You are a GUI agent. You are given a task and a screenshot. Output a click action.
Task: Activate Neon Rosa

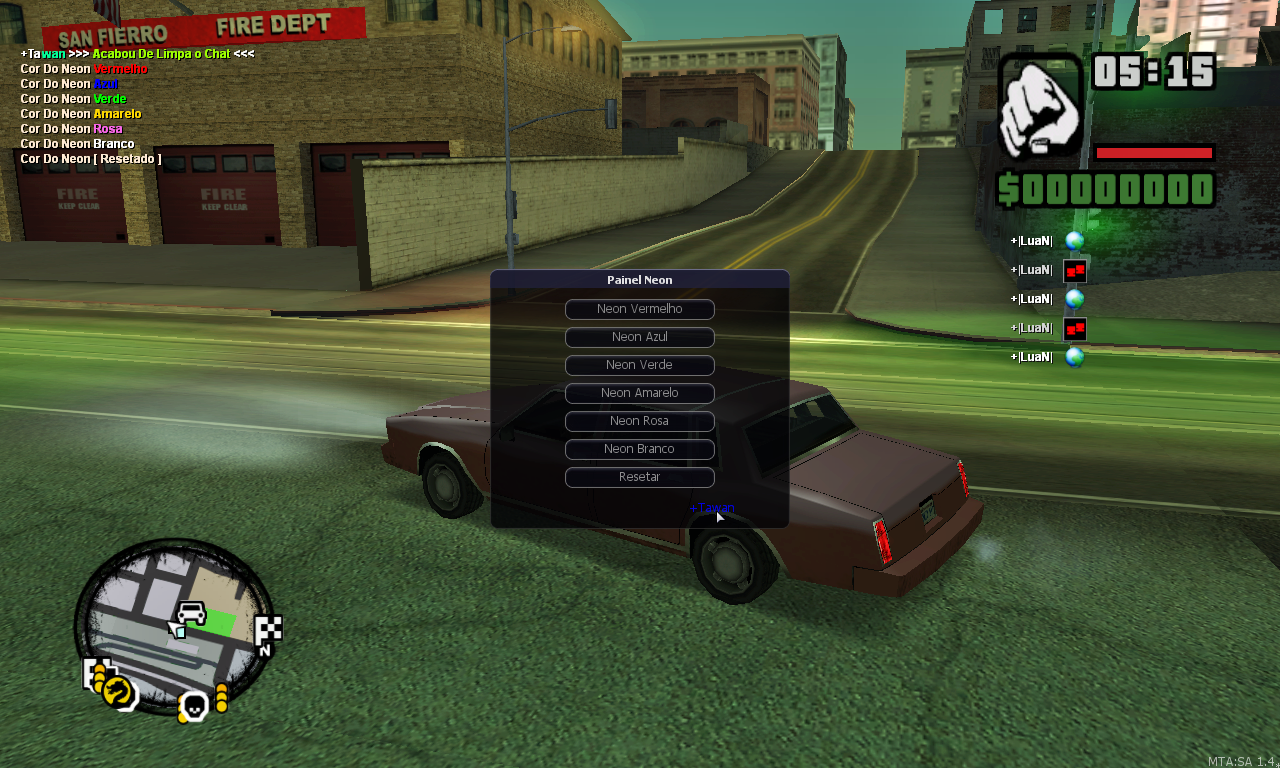click(639, 421)
